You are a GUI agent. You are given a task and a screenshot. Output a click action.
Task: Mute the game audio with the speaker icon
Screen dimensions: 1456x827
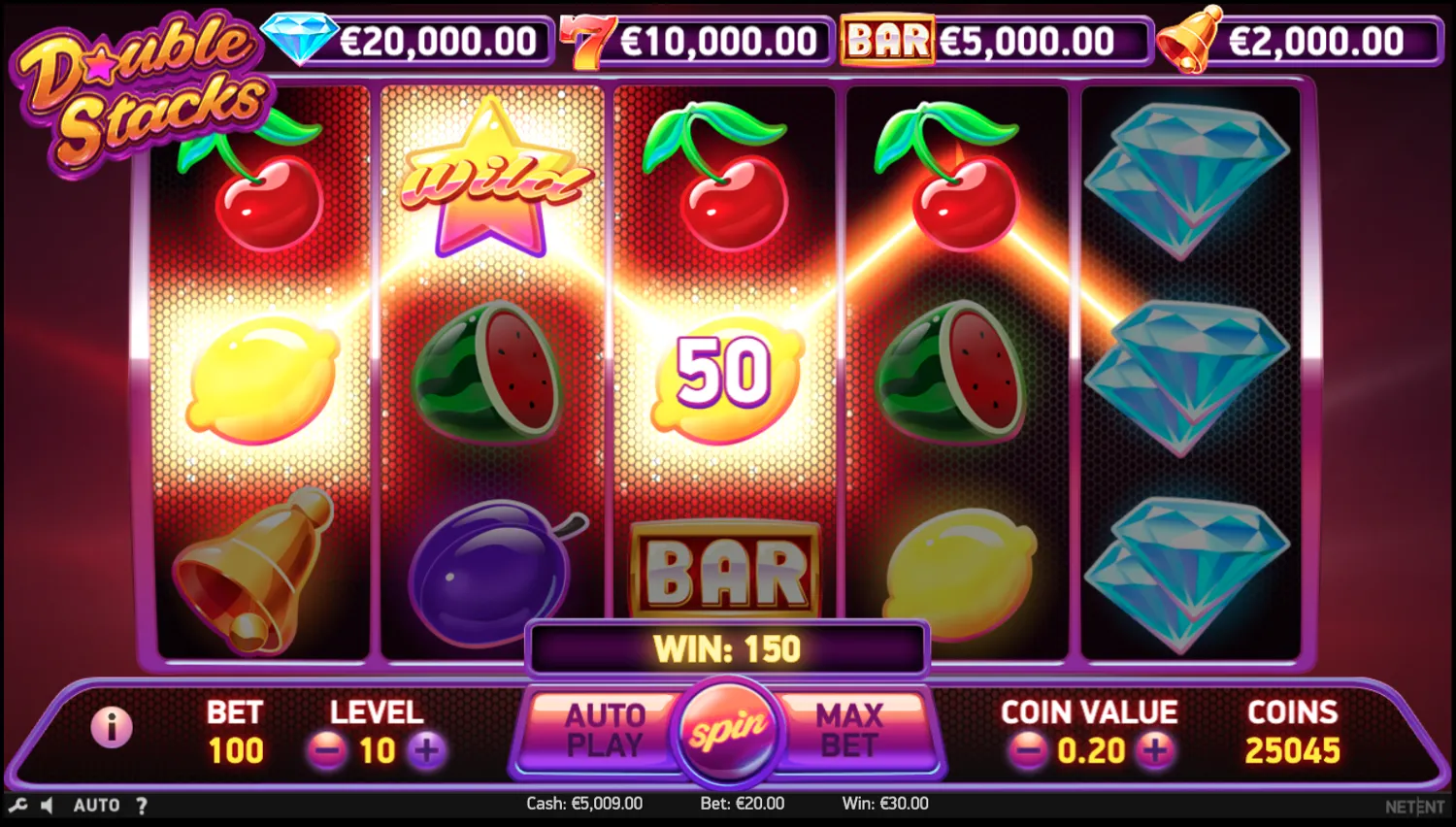pyautogui.click(x=47, y=804)
